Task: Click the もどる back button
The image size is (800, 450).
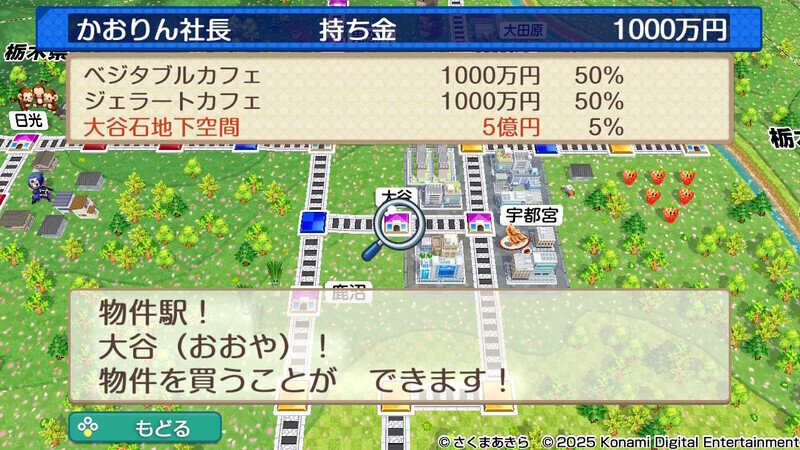Action: [145, 428]
